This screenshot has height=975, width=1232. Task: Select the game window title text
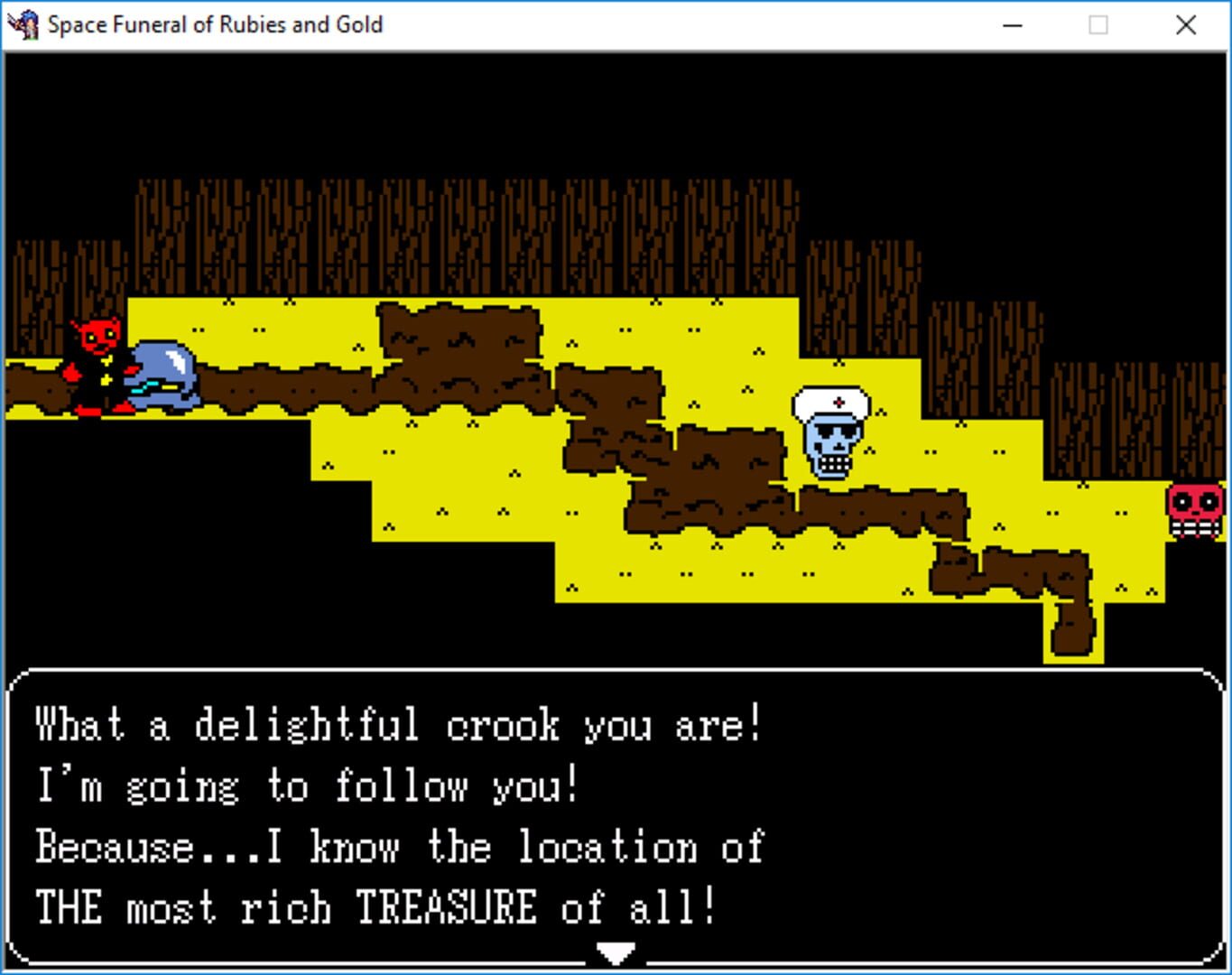pos(215,25)
